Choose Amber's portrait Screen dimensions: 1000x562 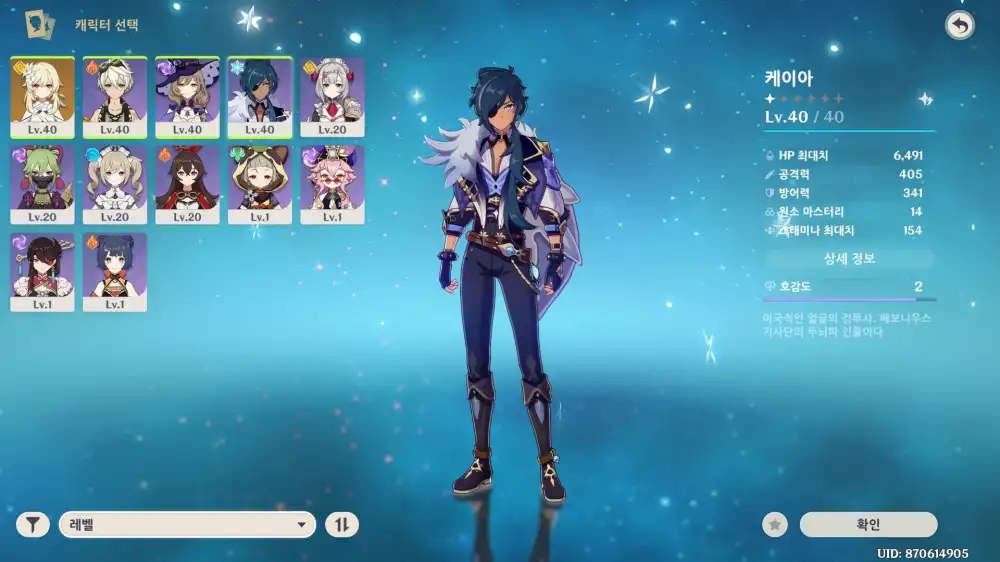(187, 184)
